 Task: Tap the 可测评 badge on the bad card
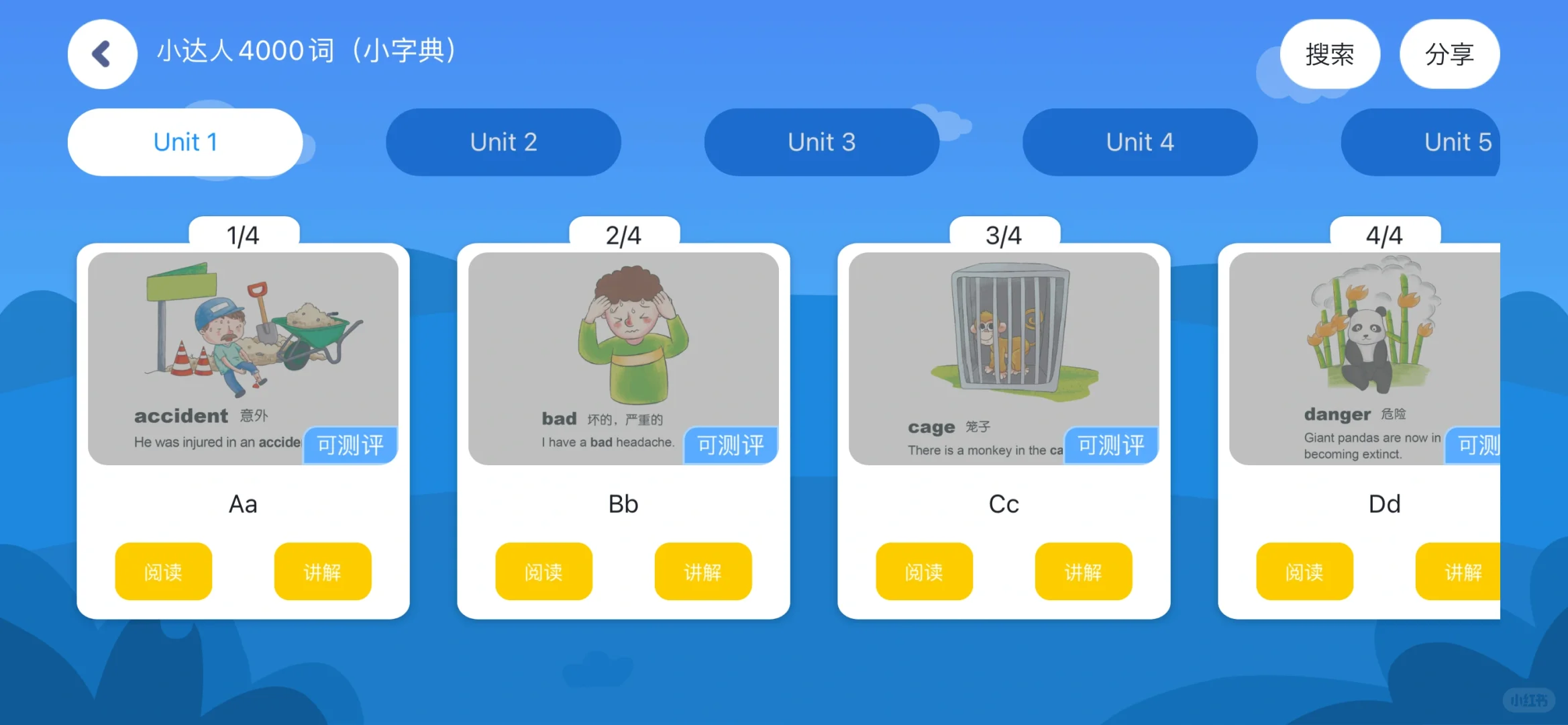coord(730,444)
